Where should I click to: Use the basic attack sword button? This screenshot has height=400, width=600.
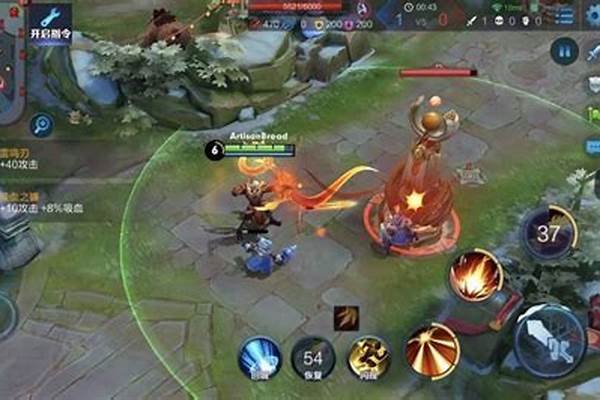click(550, 338)
